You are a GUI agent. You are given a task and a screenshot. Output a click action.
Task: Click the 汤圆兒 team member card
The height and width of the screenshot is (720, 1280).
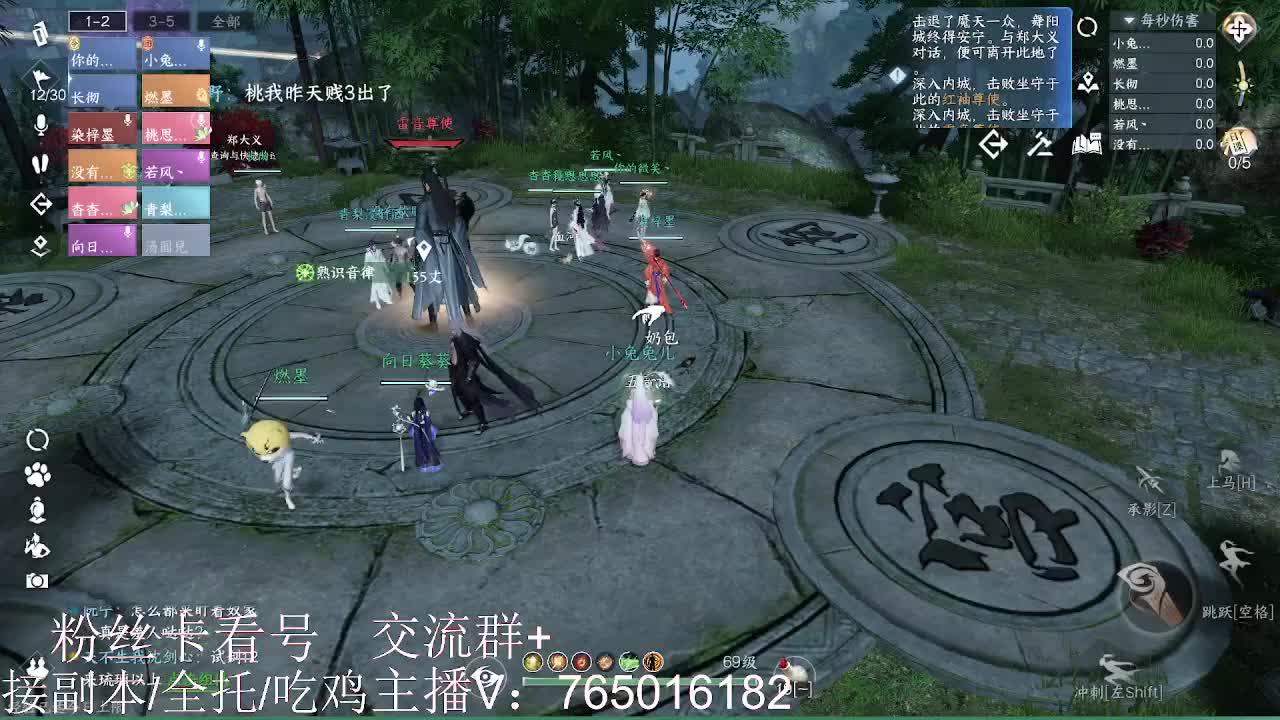[175, 241]
